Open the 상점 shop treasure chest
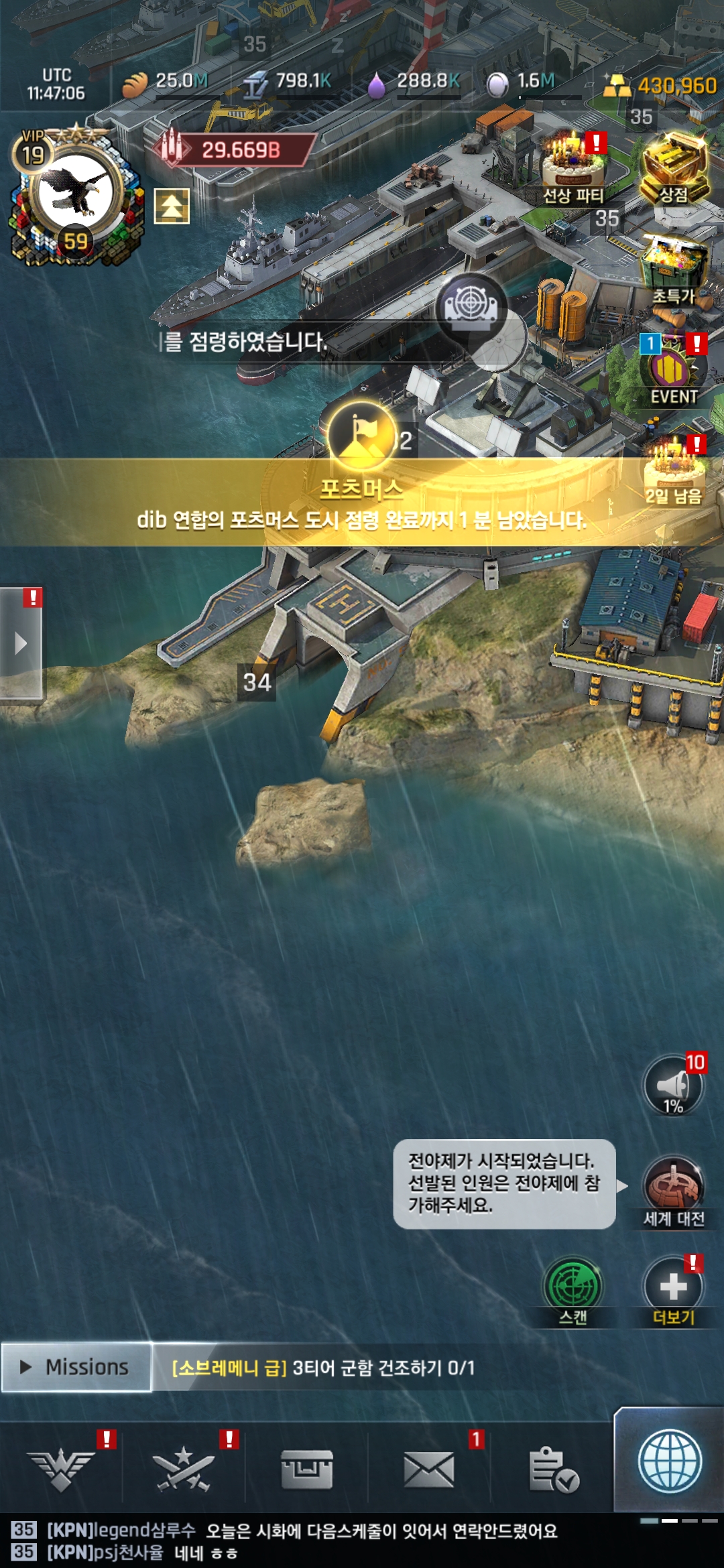 point(674,168)
